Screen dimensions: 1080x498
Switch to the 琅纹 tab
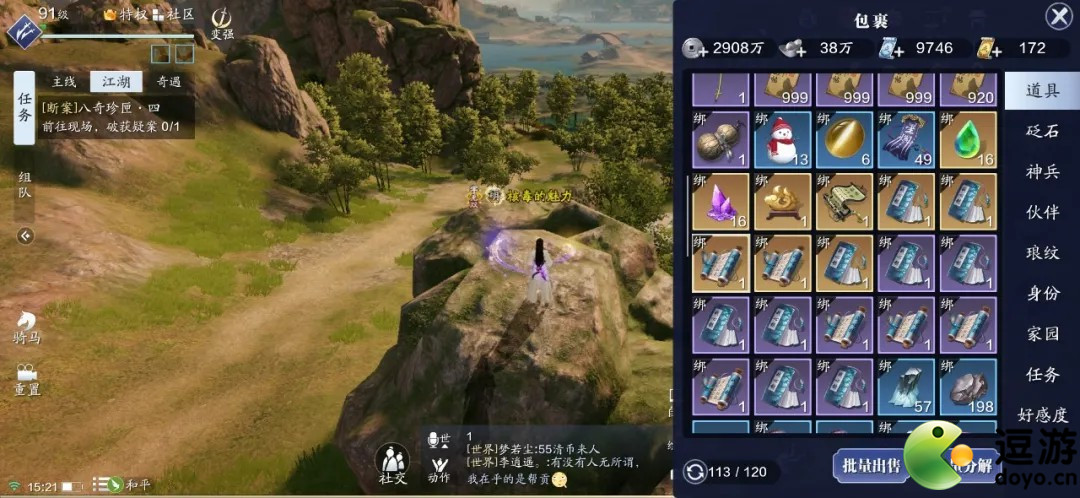pos(1042,253)
